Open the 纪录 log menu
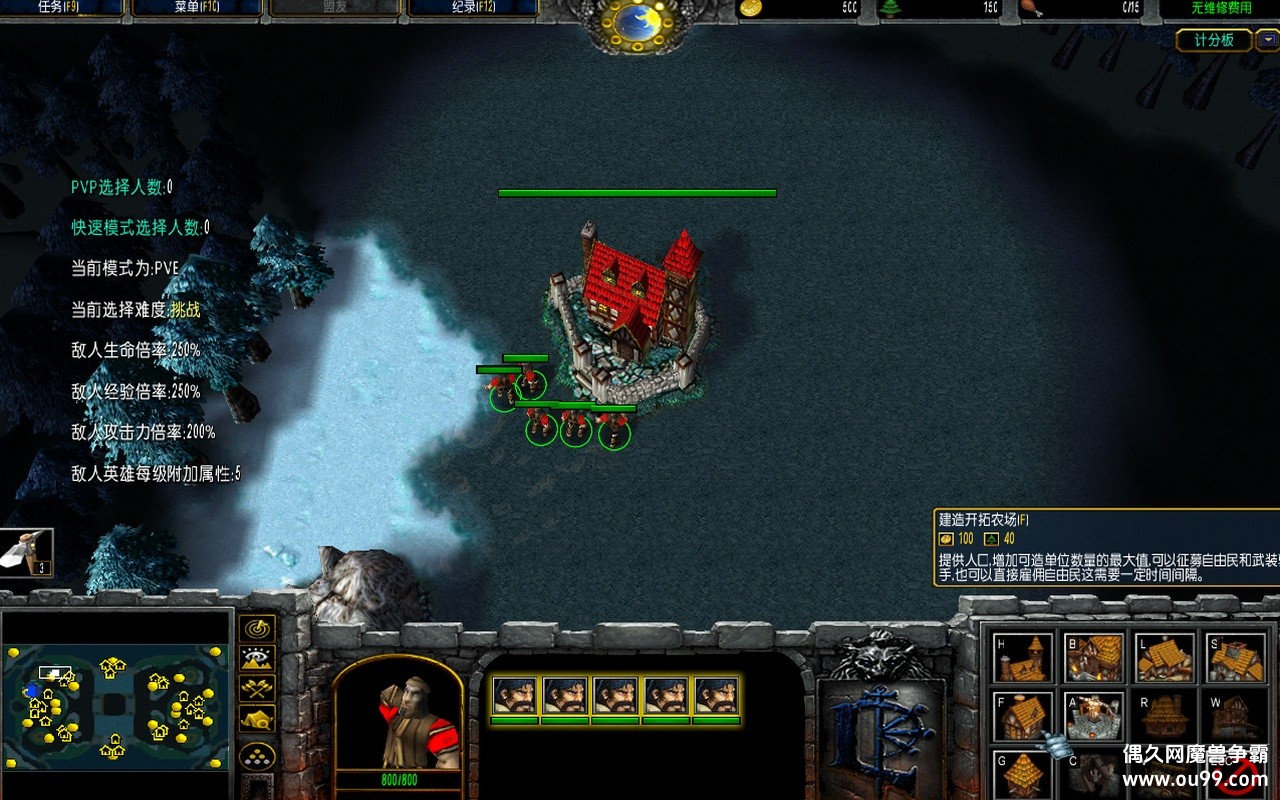The width and height of the screenshot is (1280, 800). click(x=472, y=8)
